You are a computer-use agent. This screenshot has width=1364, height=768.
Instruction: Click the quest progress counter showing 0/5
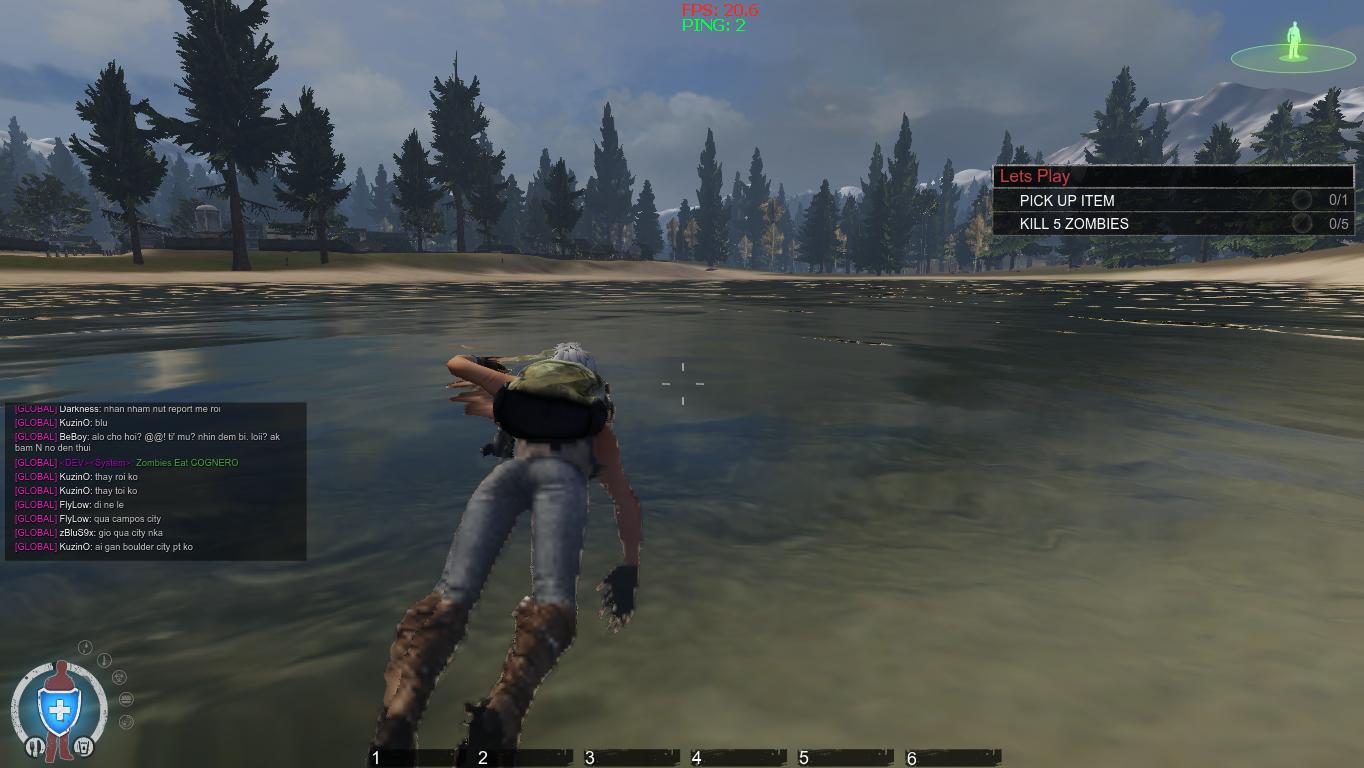(1337, 224)
